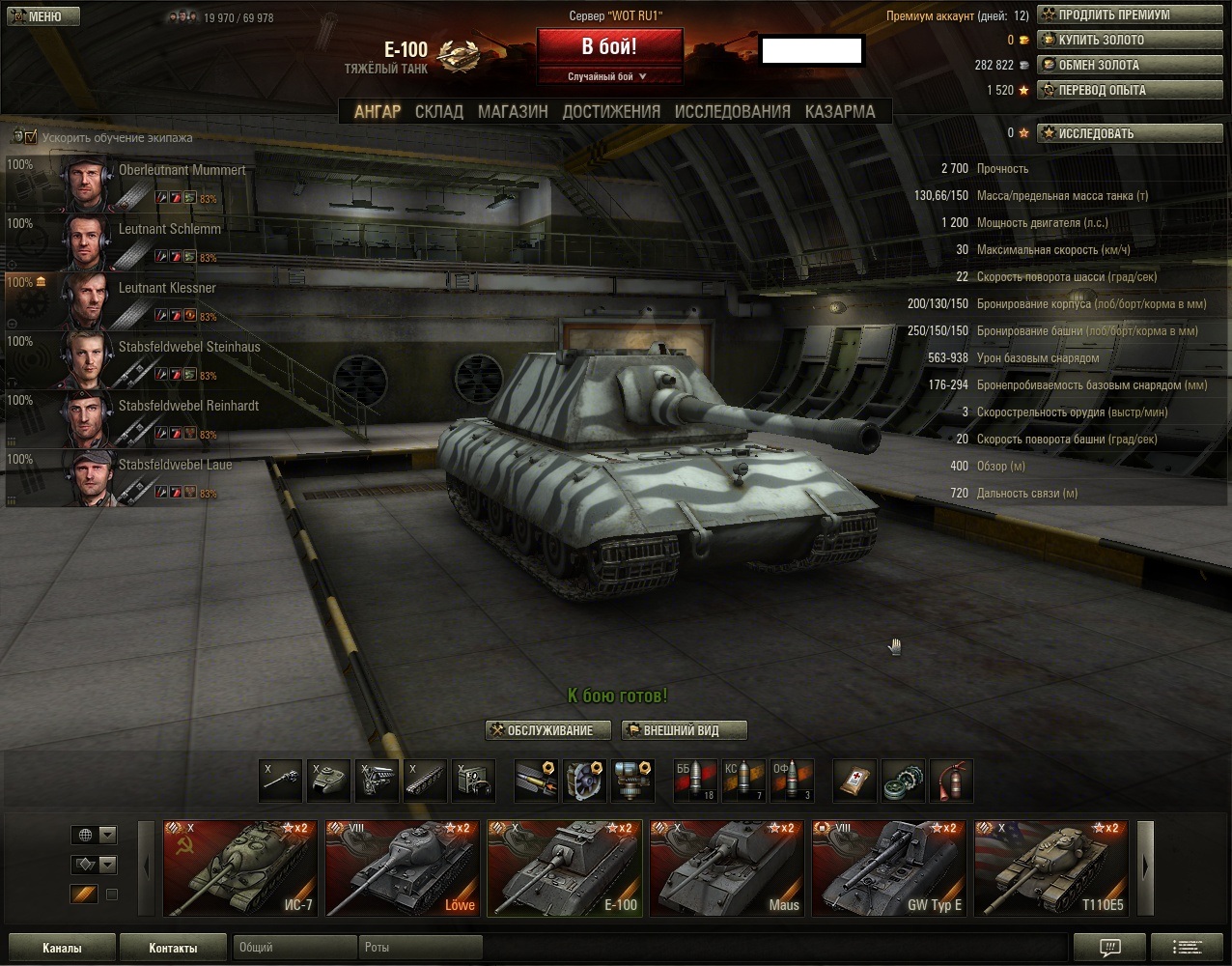Toggle Ускорить обучение экипажа checkbox

coord(31,137)
